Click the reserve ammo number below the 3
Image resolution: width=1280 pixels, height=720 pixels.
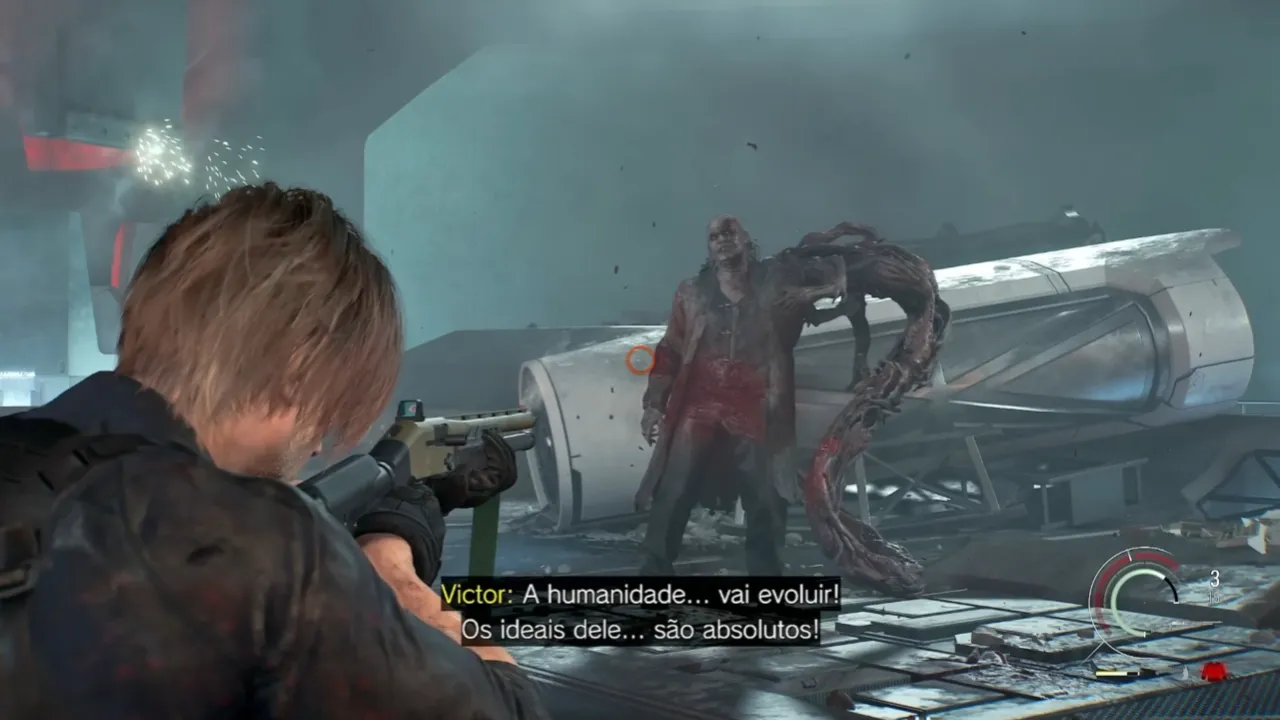pyautogui.click(x=1214, y=596)
